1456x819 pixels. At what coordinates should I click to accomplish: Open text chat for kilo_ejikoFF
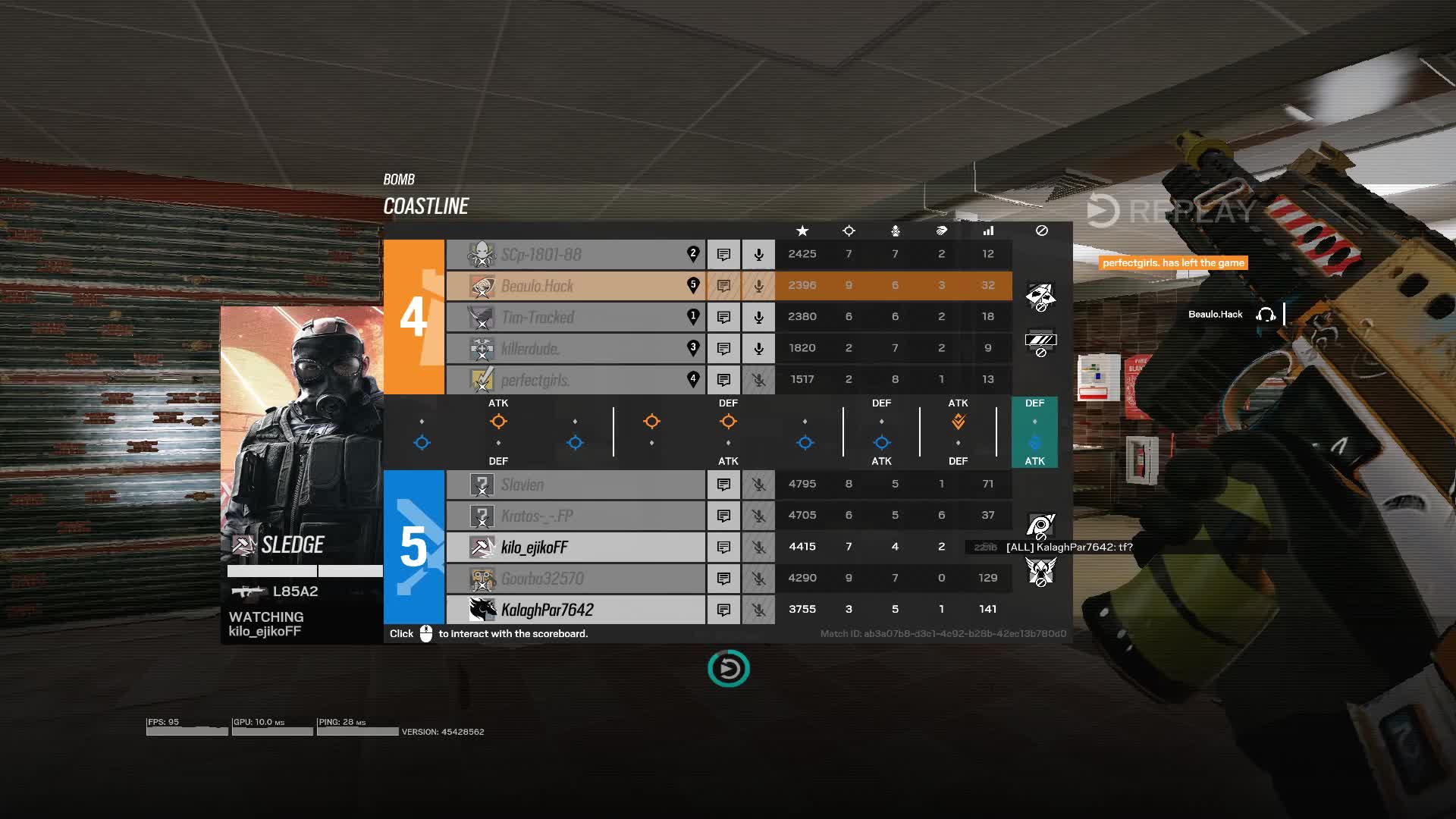tap(723, 547)
